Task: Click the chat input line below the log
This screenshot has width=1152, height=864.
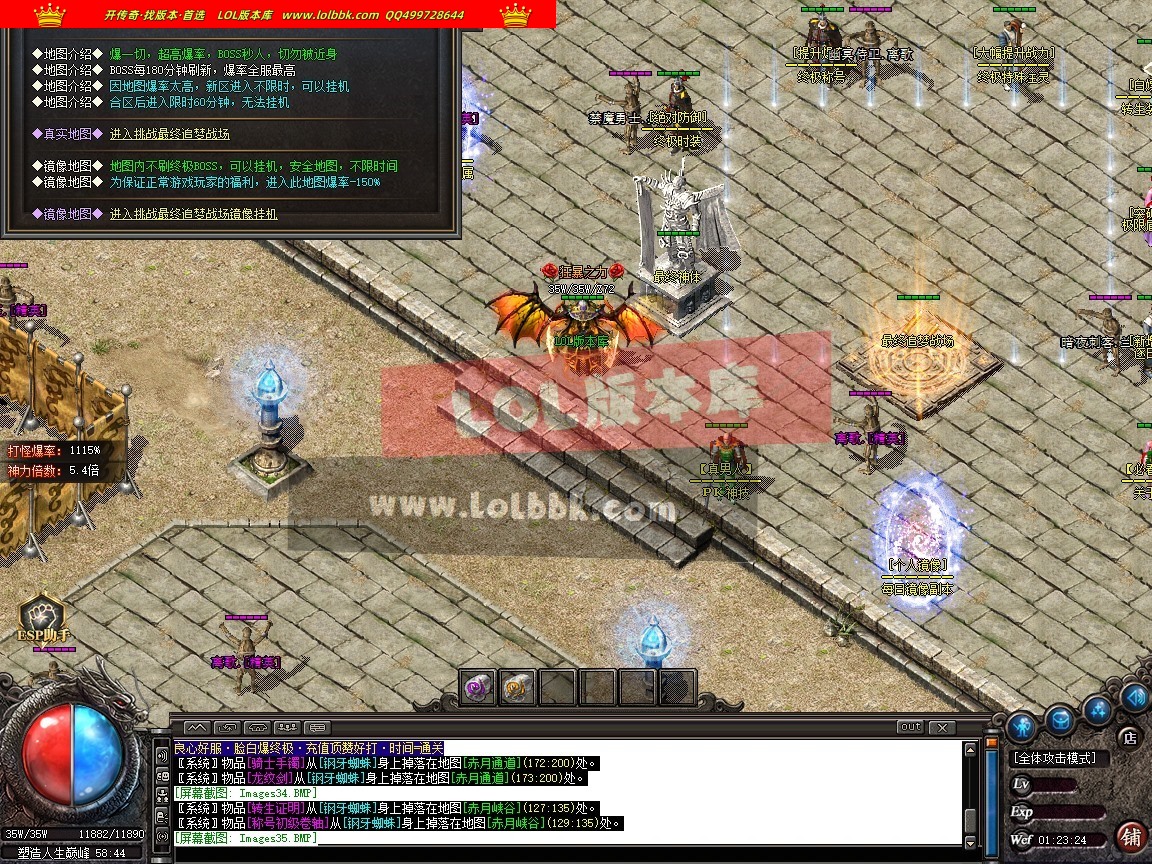Action: coord(560,852)
